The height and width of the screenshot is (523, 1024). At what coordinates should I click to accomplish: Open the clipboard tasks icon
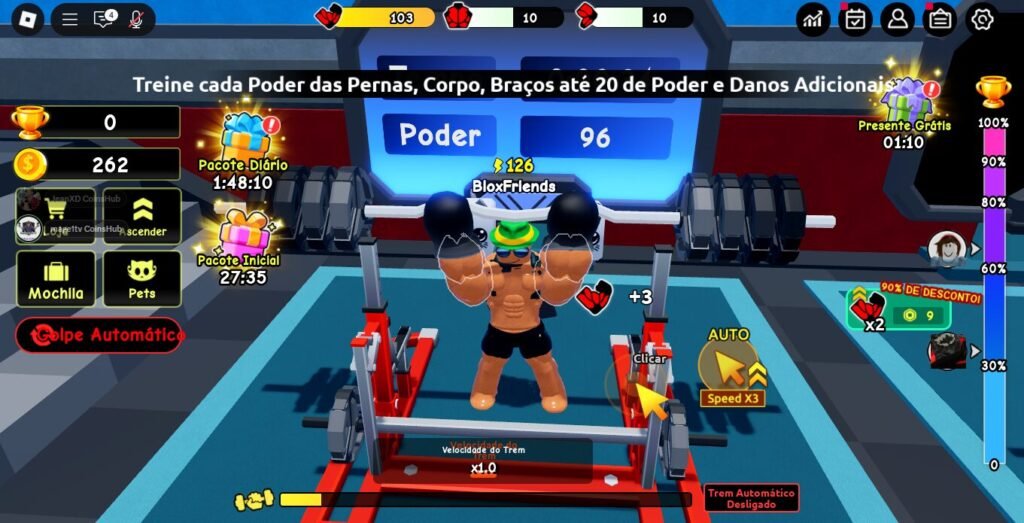pos(939,19)
